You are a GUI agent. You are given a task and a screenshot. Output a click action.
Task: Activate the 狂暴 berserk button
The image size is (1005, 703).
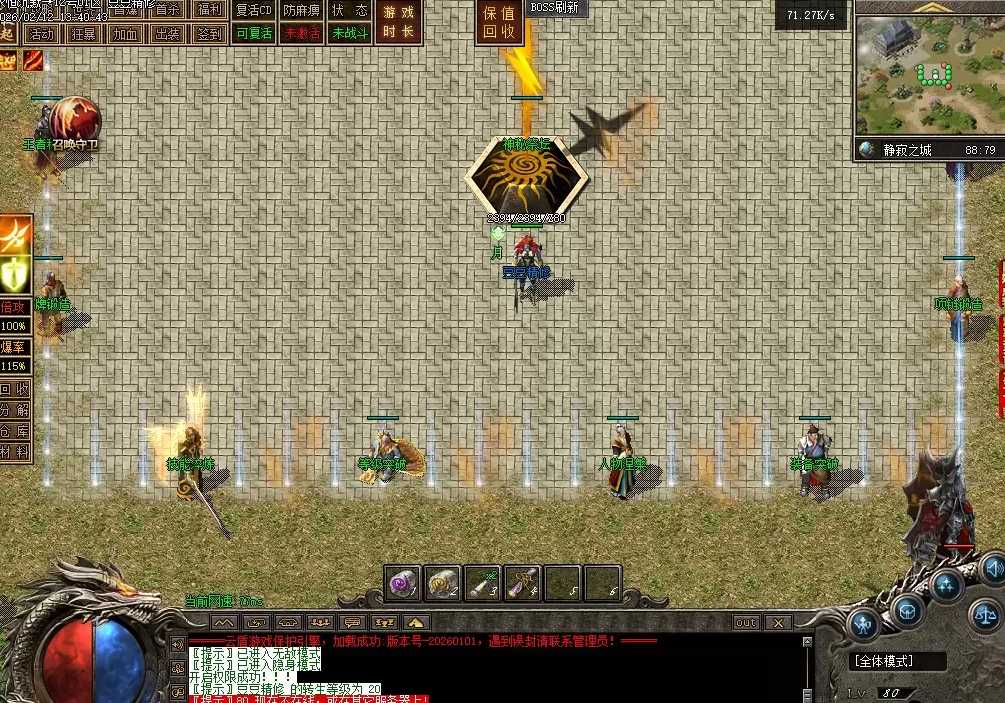pos(84,33)
